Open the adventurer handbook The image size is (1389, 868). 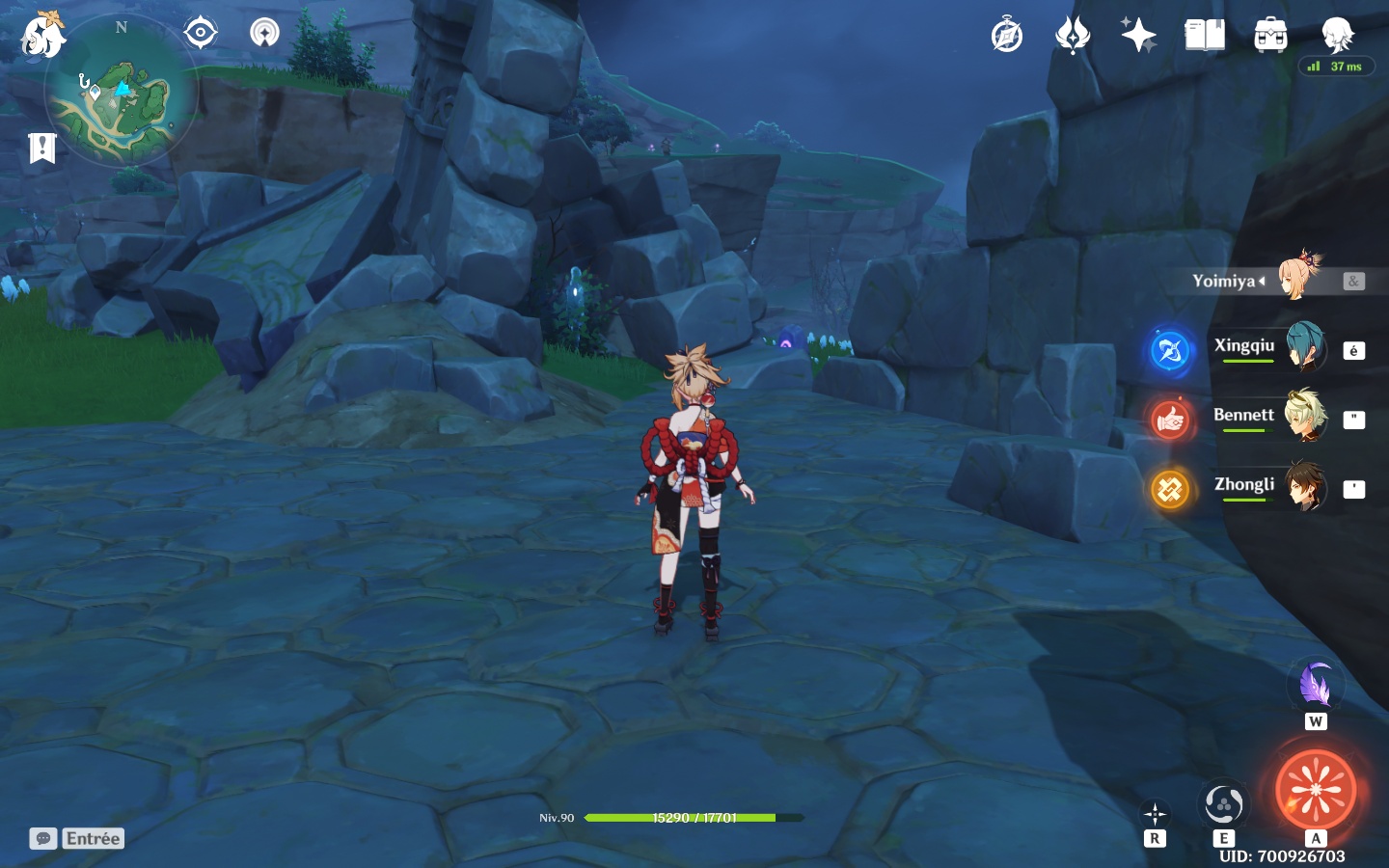tap(1204, 37)
